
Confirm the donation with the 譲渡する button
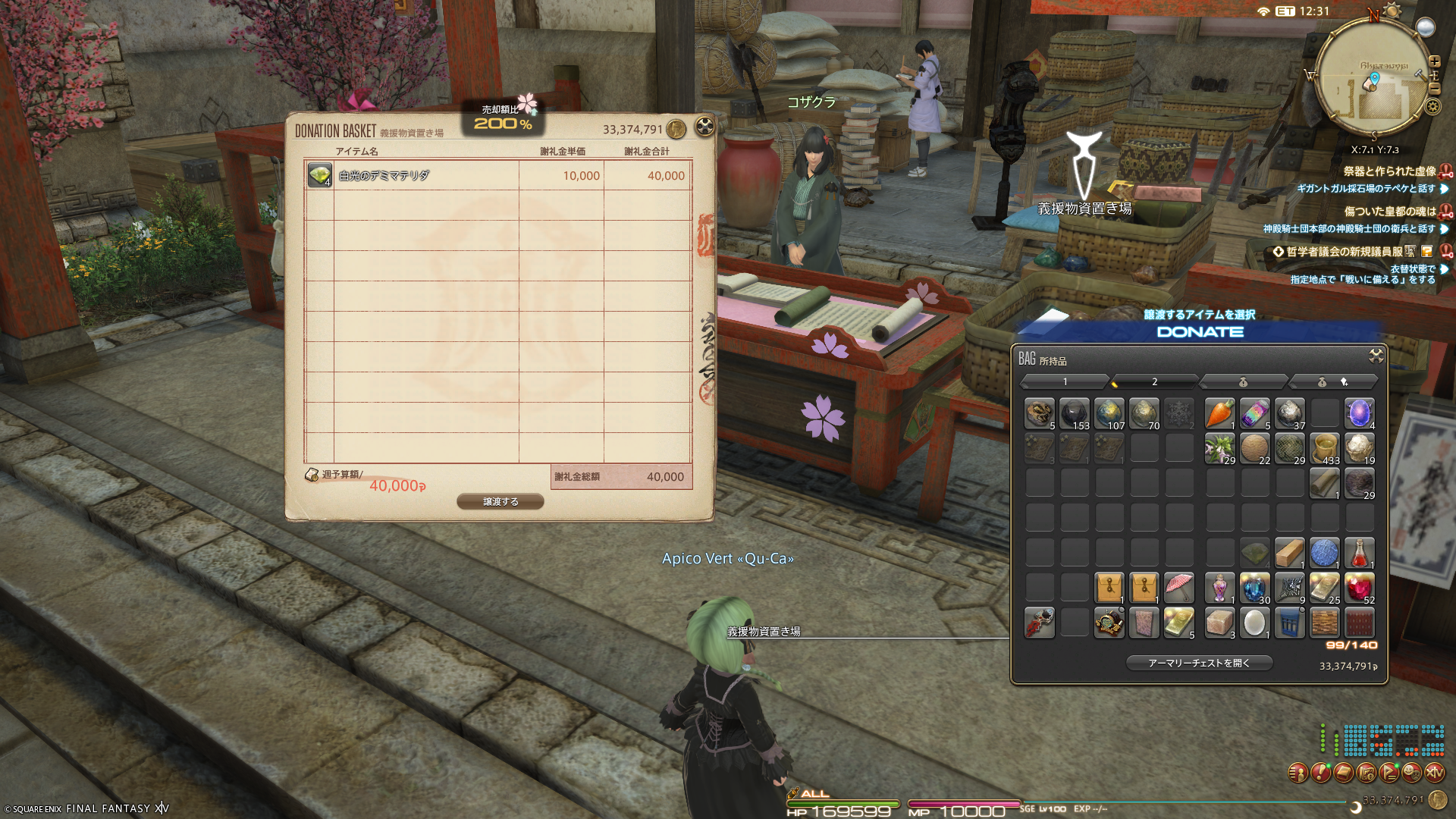point(500,501)
